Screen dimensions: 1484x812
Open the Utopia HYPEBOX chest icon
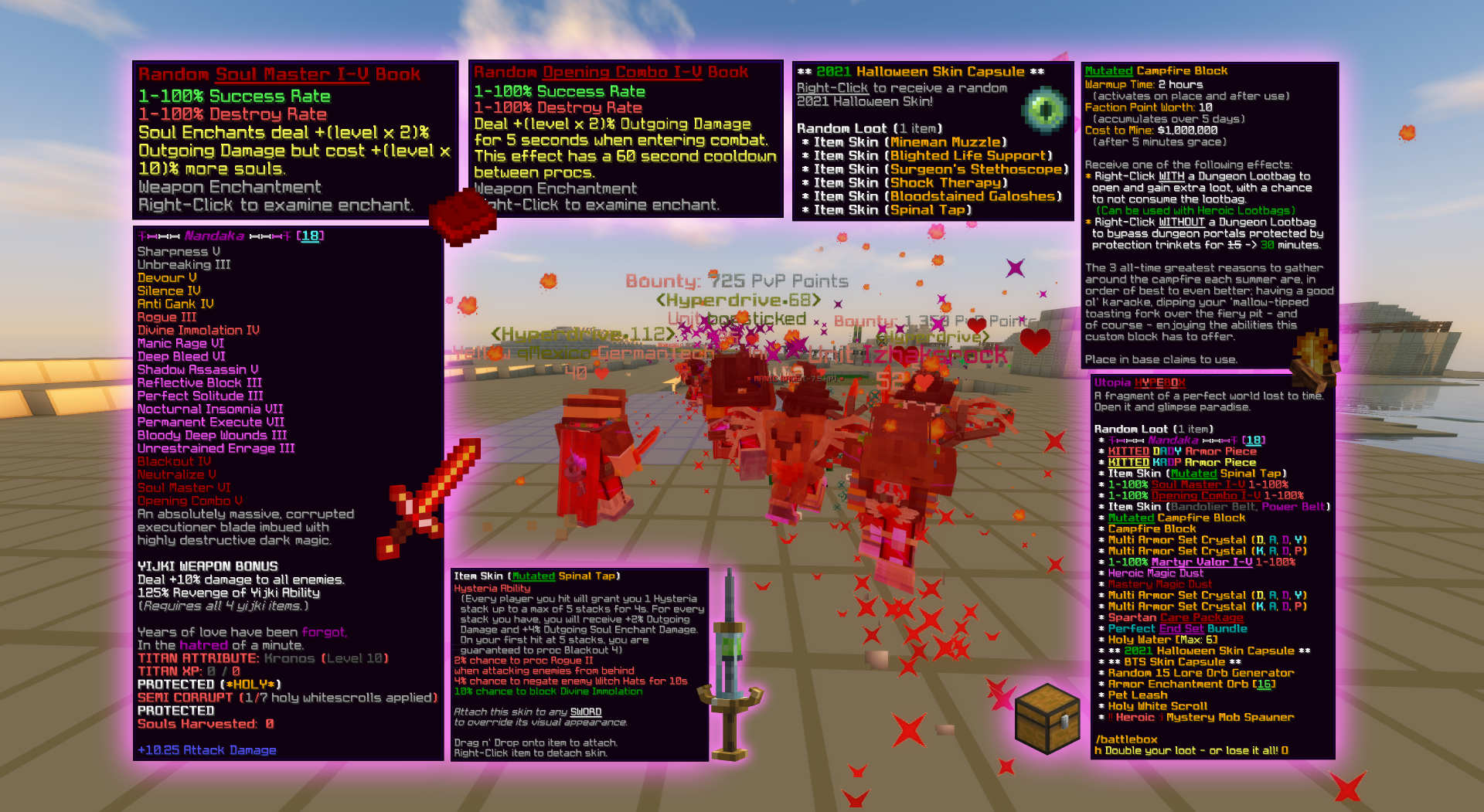click(x=1047, y=719)
